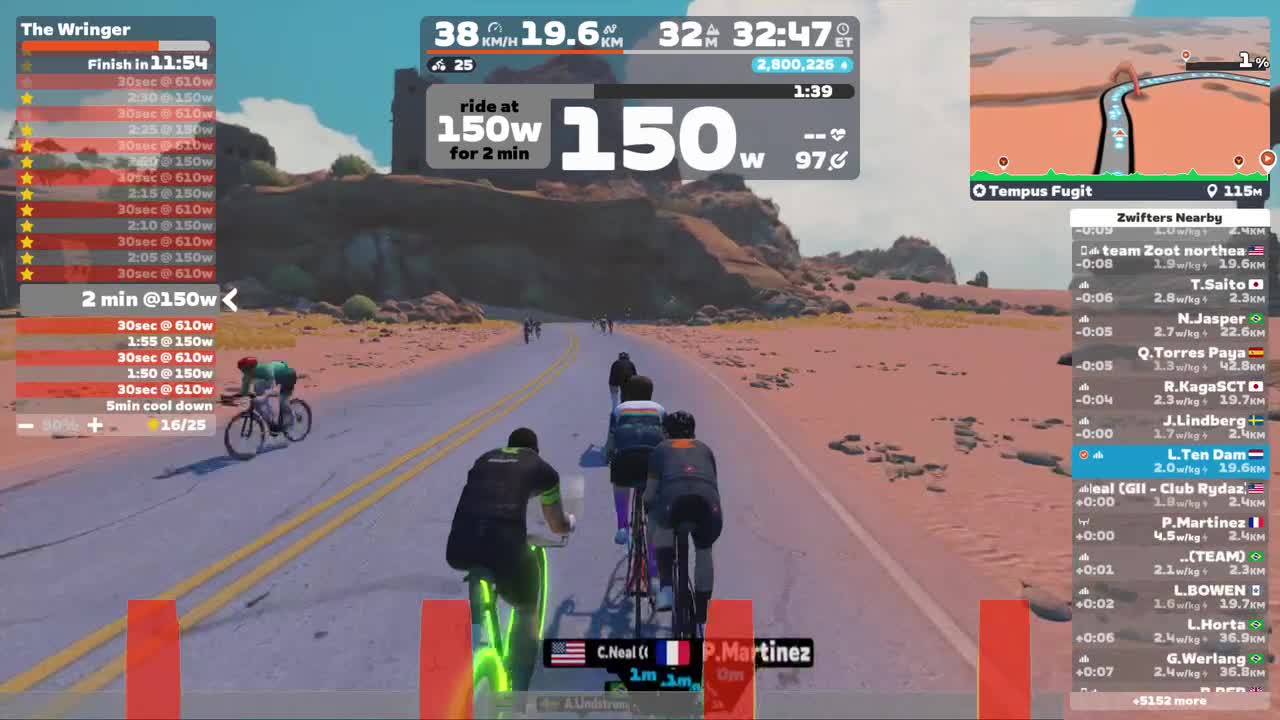Click the plus button to raise workout intensity
Image resolution: width=1280 pixels, height=720 pixels.
point(95,425)
